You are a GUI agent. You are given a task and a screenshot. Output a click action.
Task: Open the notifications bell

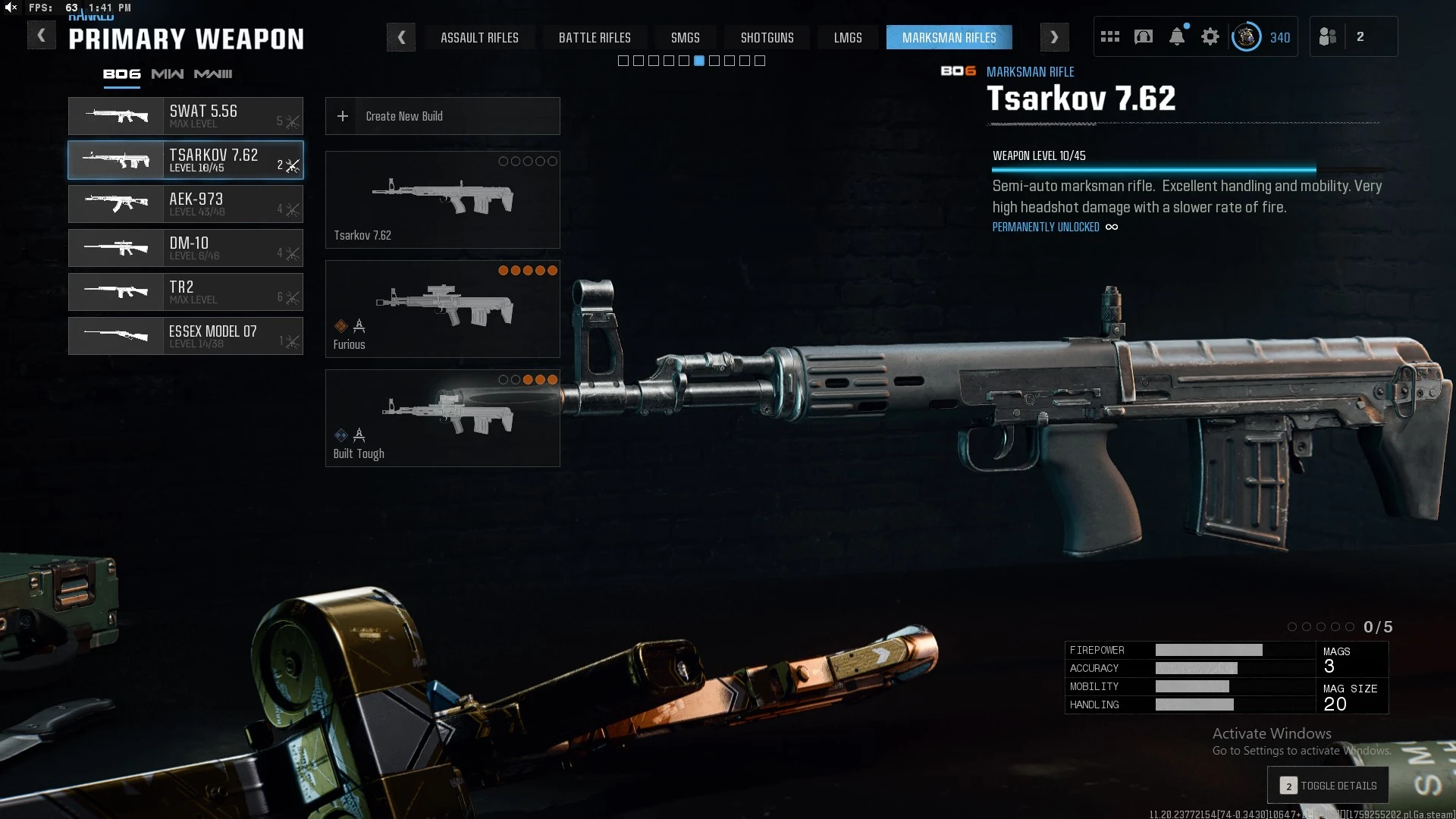1177,37
